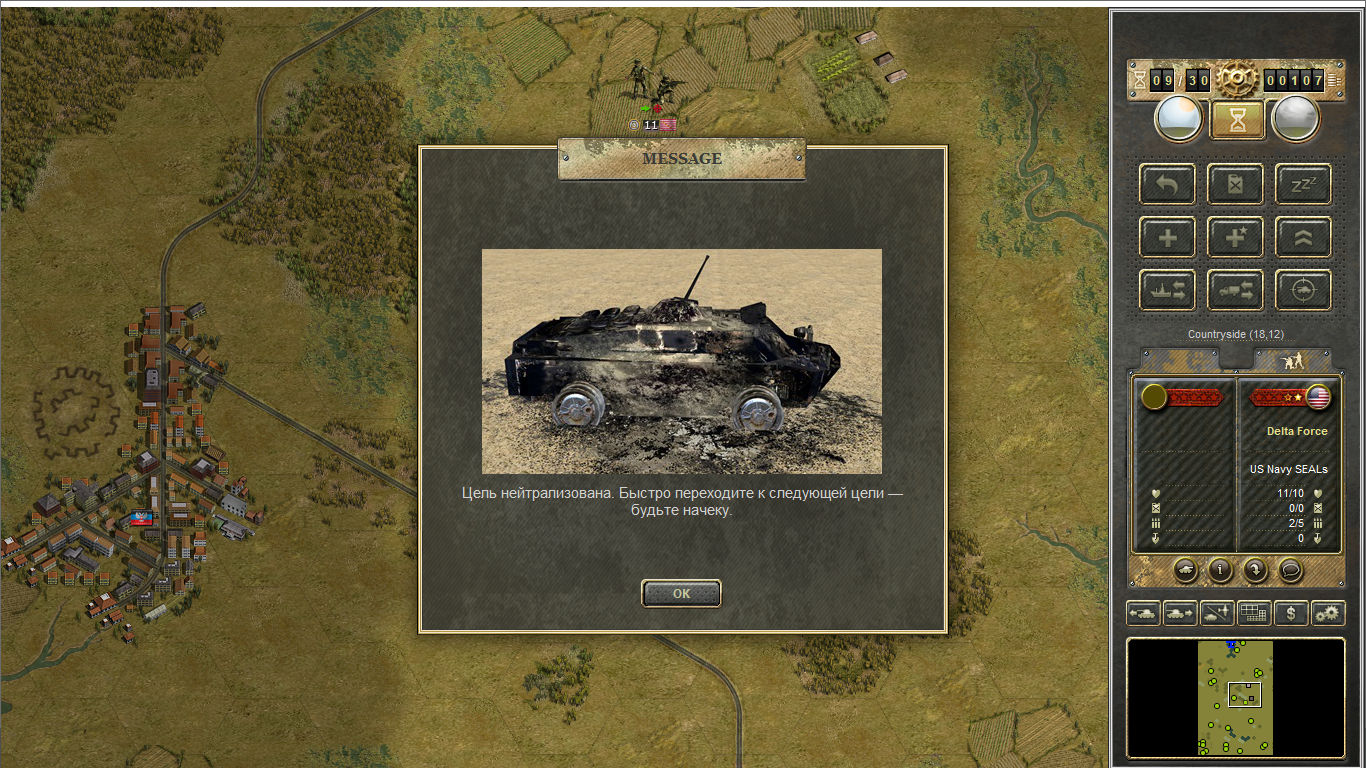Viewport: 1366px width, 768px height.
Task: Upgrade the unit with the chevrons button
Action: (x=1303, y=238)
